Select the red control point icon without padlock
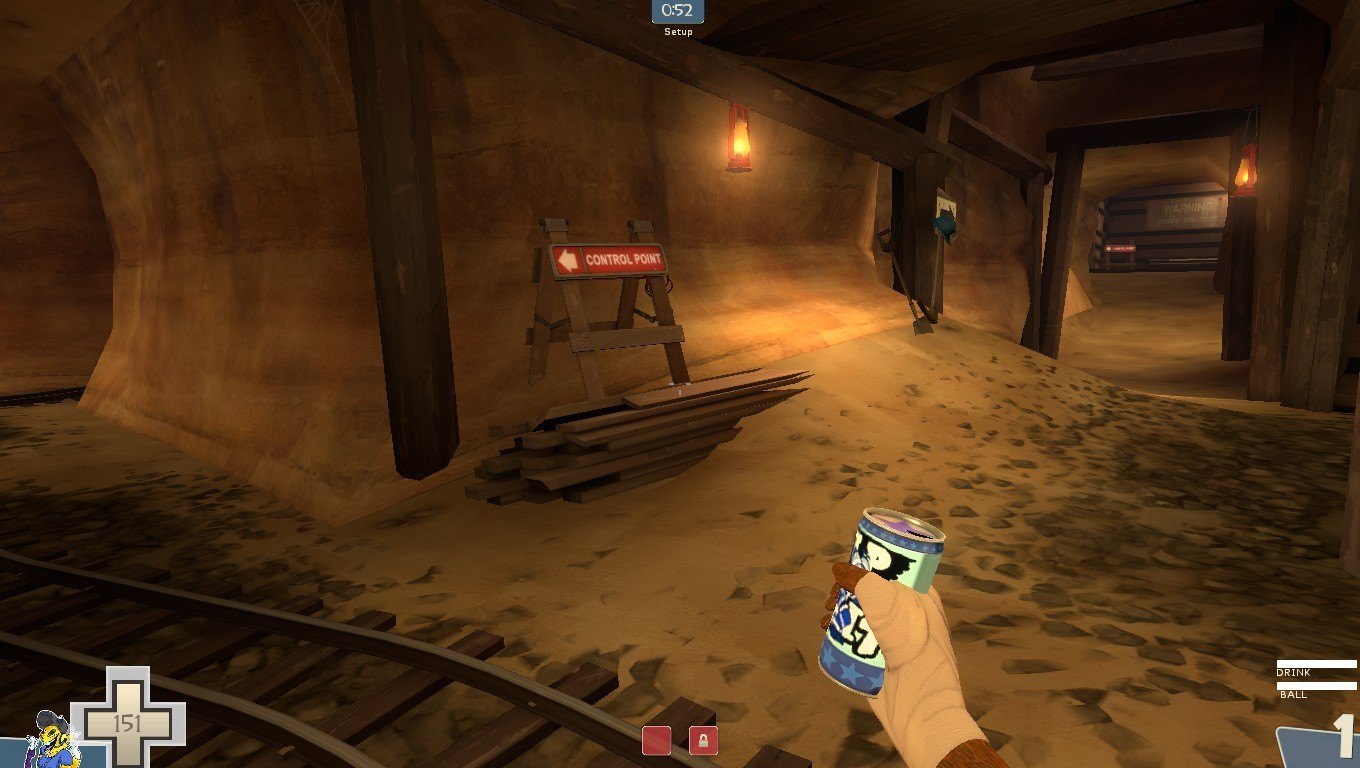This screenshot has height=768, width=1360. (656, 741)
